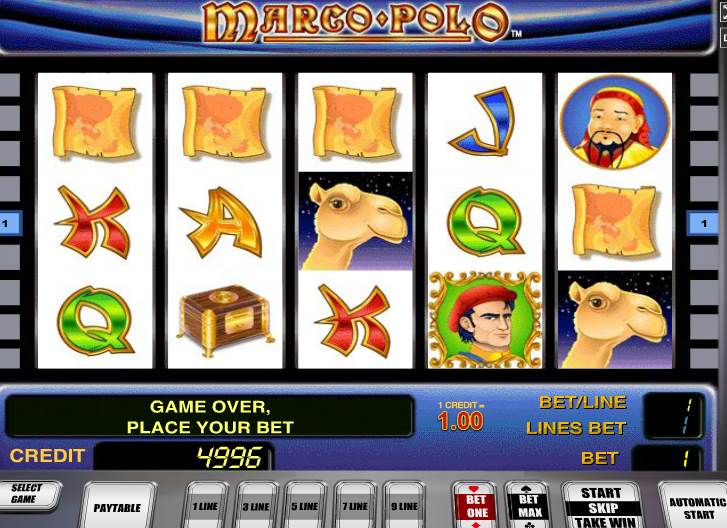Hit the black Bet Max button
The height and width of the screenshot is (528, 727).
(x=527, y=505)
